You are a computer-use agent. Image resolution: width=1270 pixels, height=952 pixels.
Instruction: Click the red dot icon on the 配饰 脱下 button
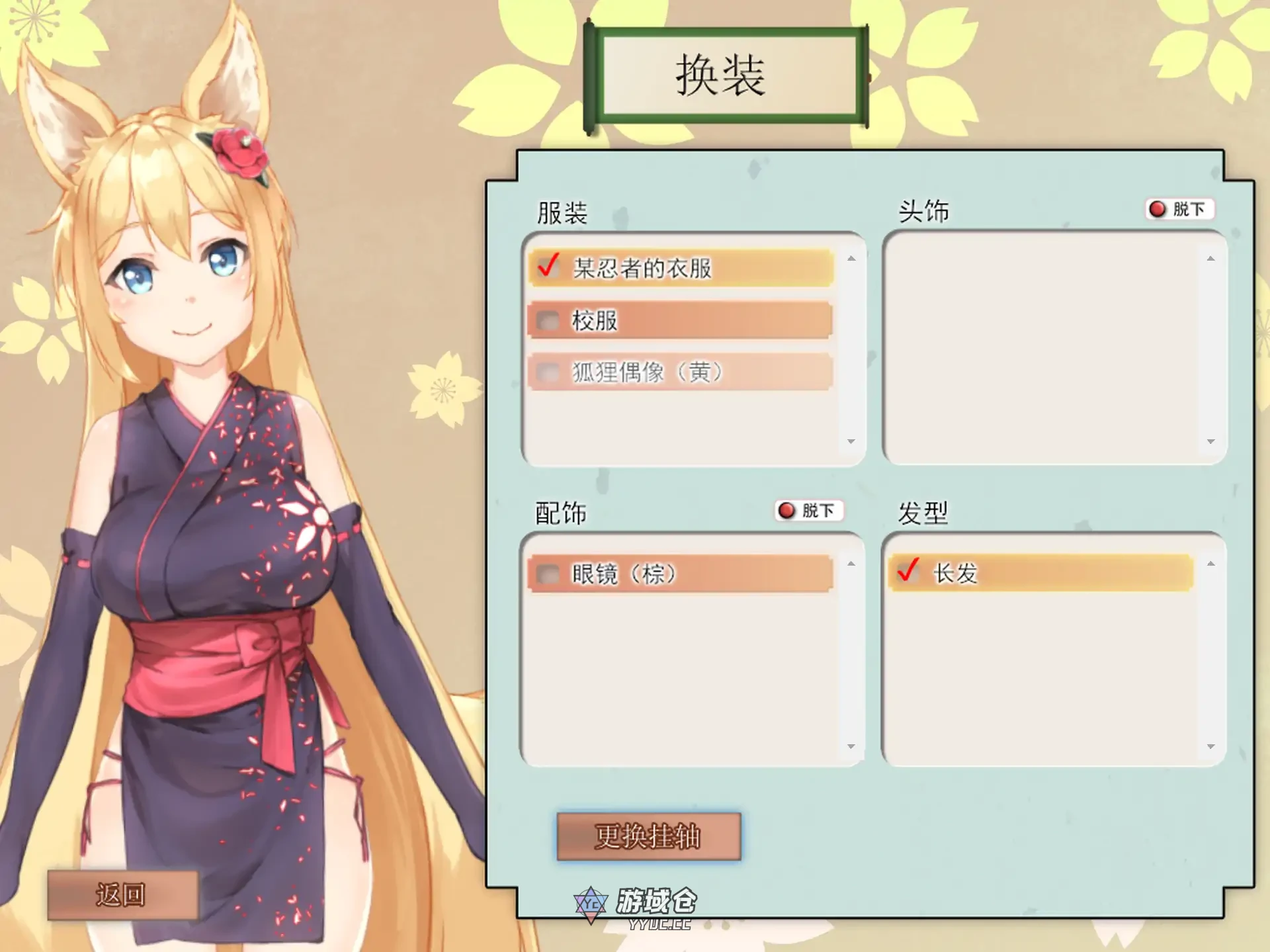pyautogui.click(x=786, y=511)
